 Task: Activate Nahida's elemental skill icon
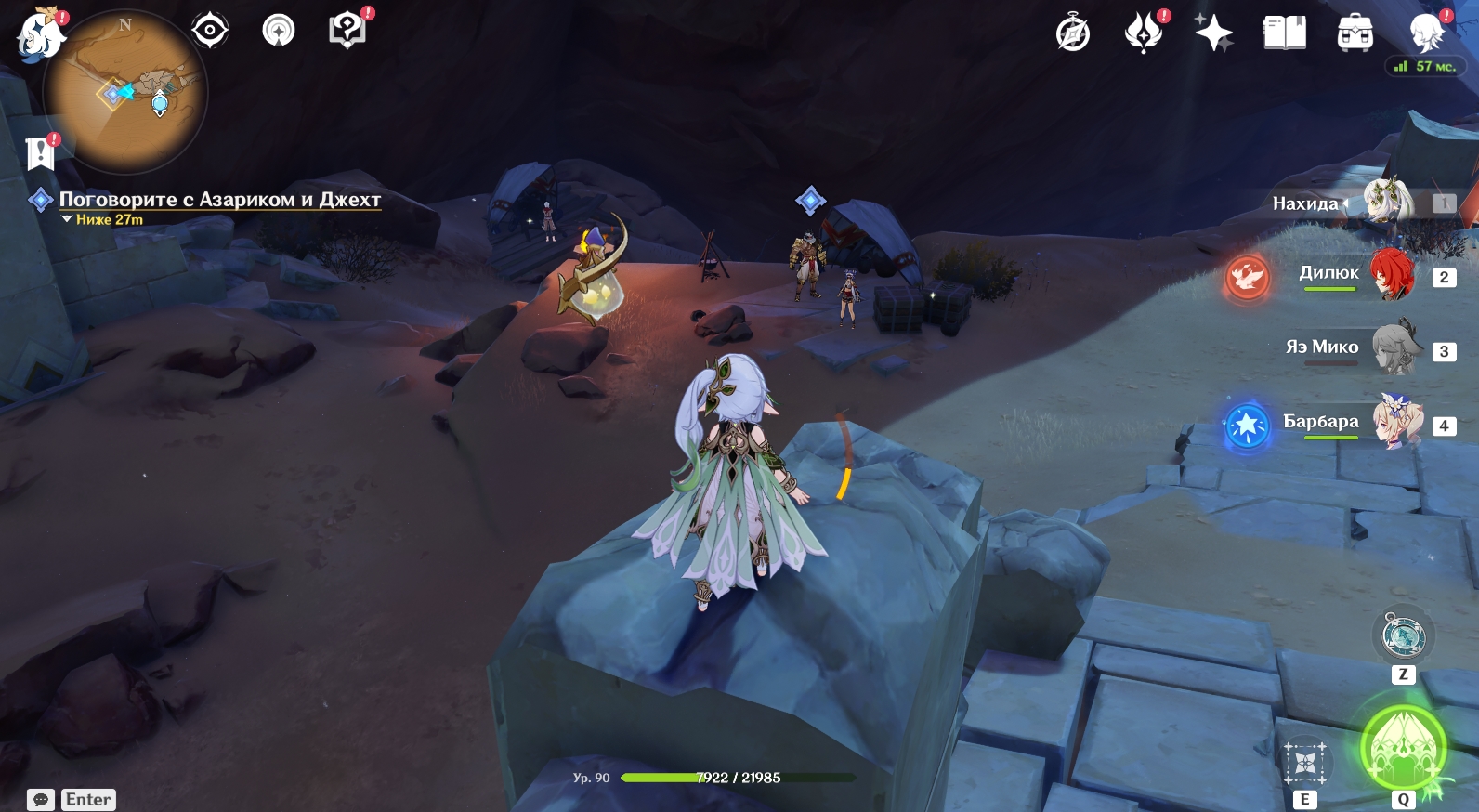click(1305, 765)
